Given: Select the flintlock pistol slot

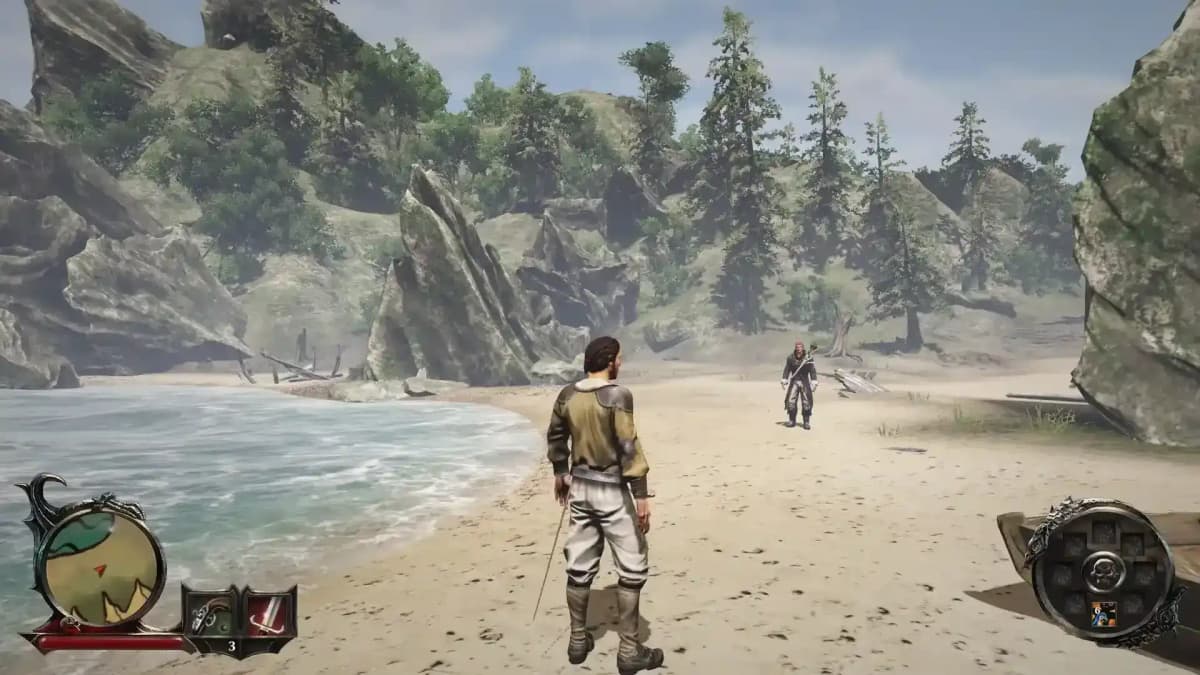Looking at the screenshot, I should tap(210, 612).
